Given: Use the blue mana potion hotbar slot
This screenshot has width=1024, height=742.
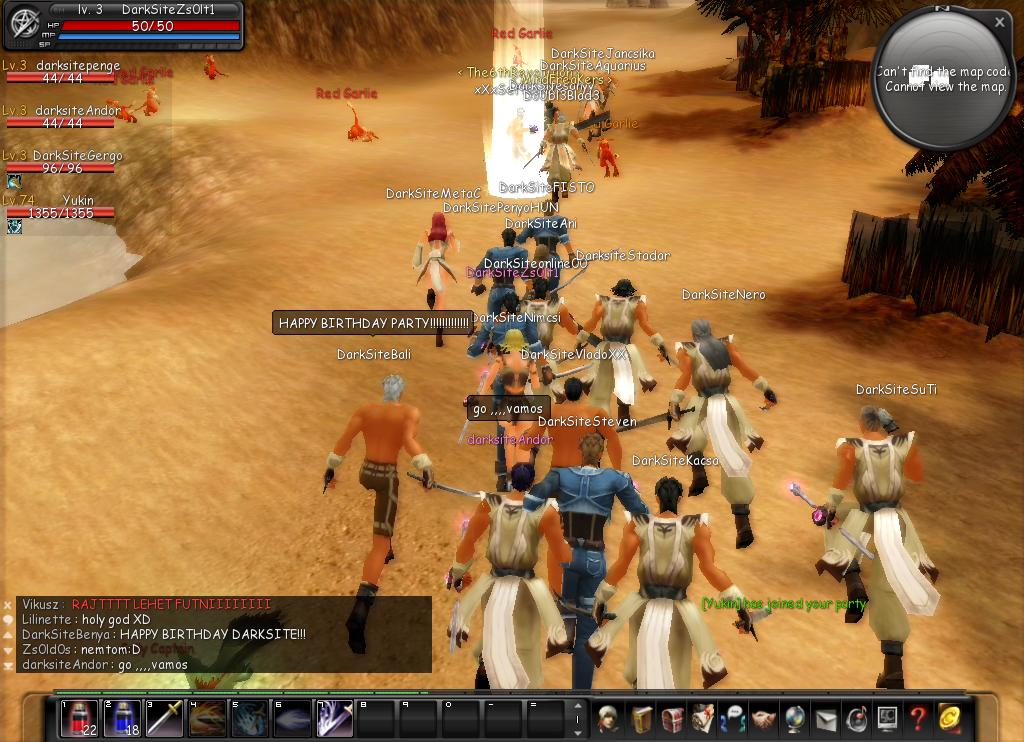Looking at the screenshot, I should (122, 718).
